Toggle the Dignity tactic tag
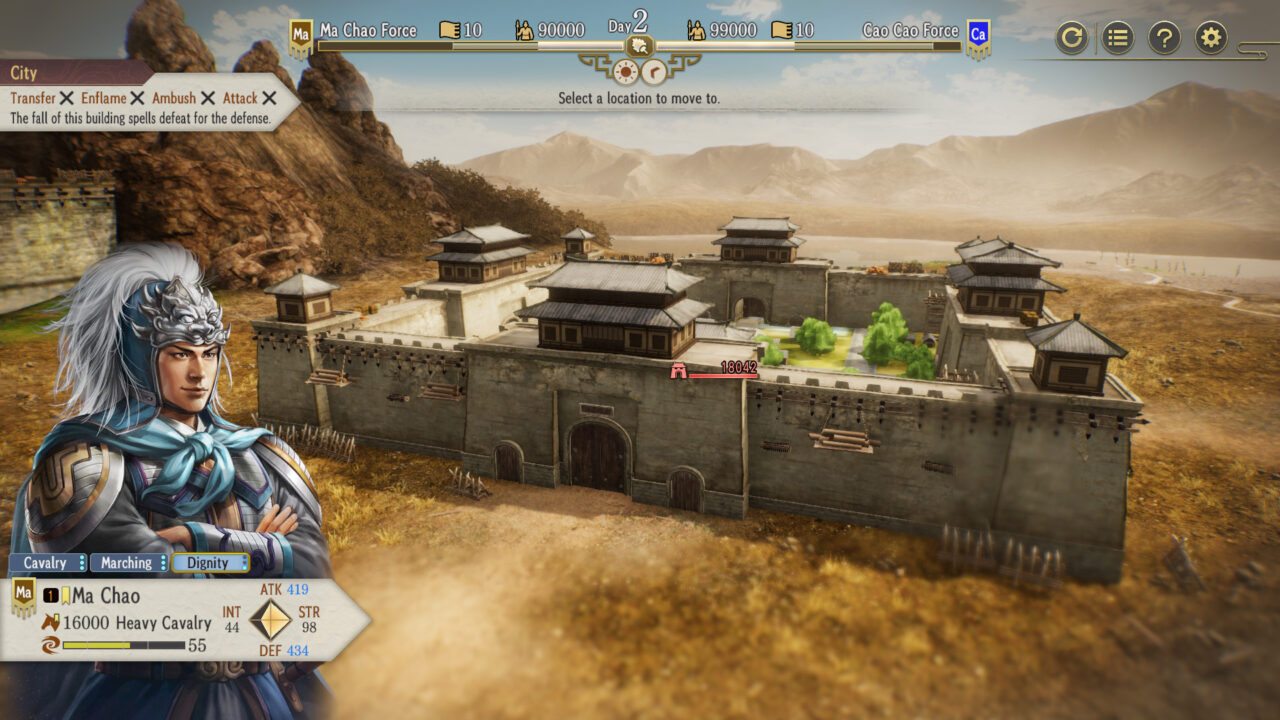The width and height of the screenshot is (1280, 720). point(207,563)
